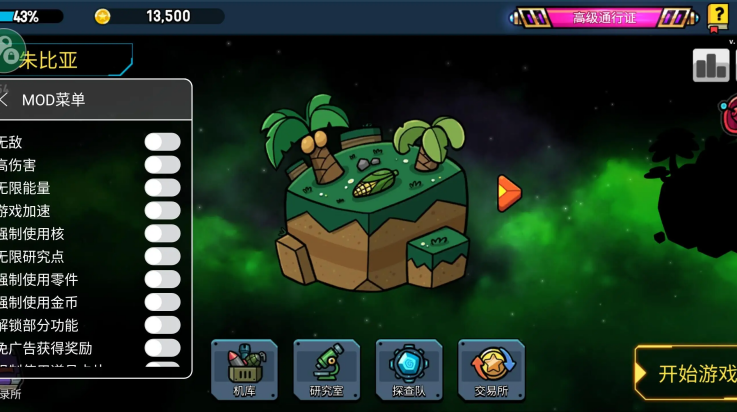Toggle the 游戏加速 game speed switch
Screen dimensions: 737x412
pyautogui.click(x=162, y=211)
